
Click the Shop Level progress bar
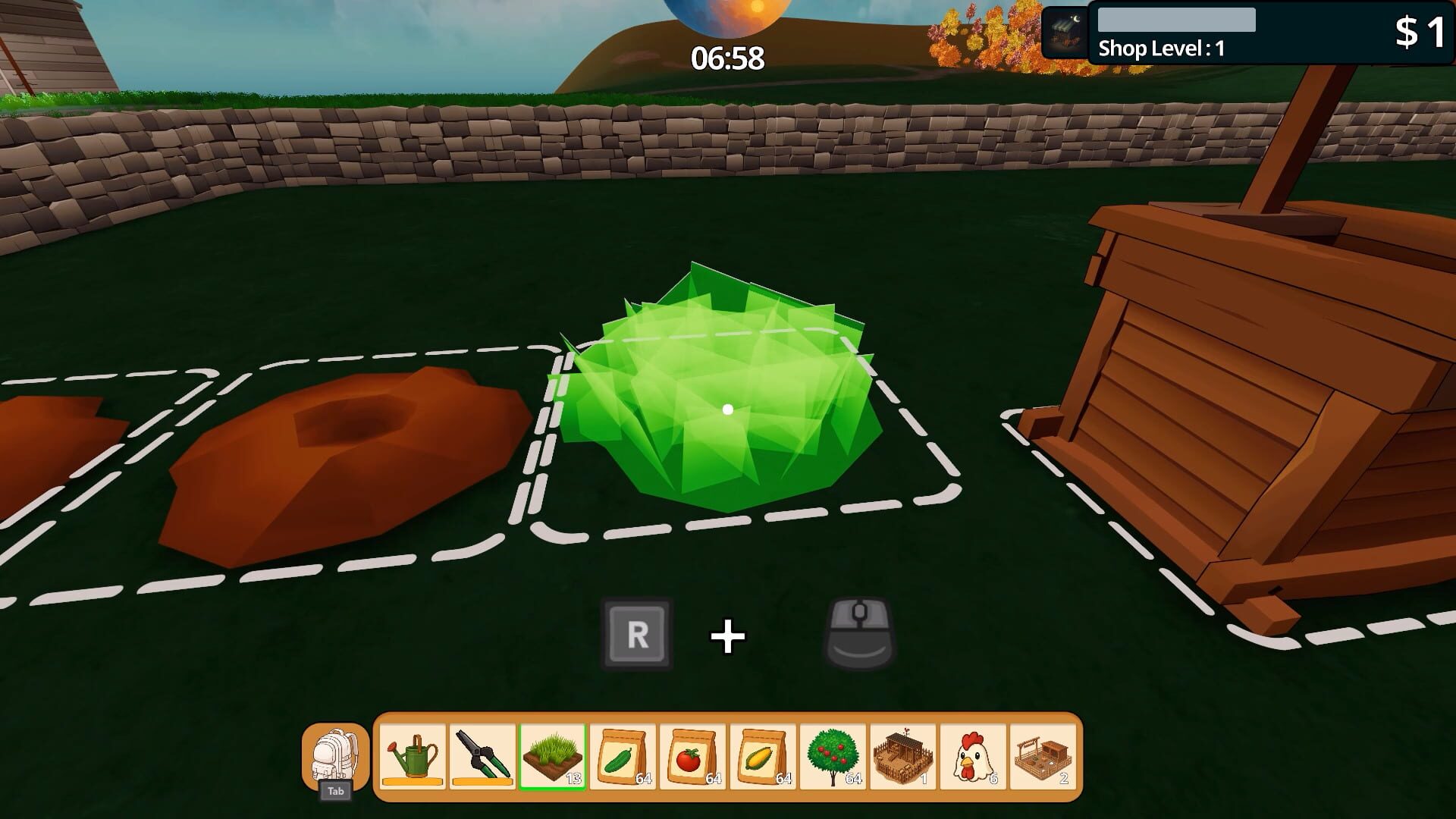[1175, 19]
